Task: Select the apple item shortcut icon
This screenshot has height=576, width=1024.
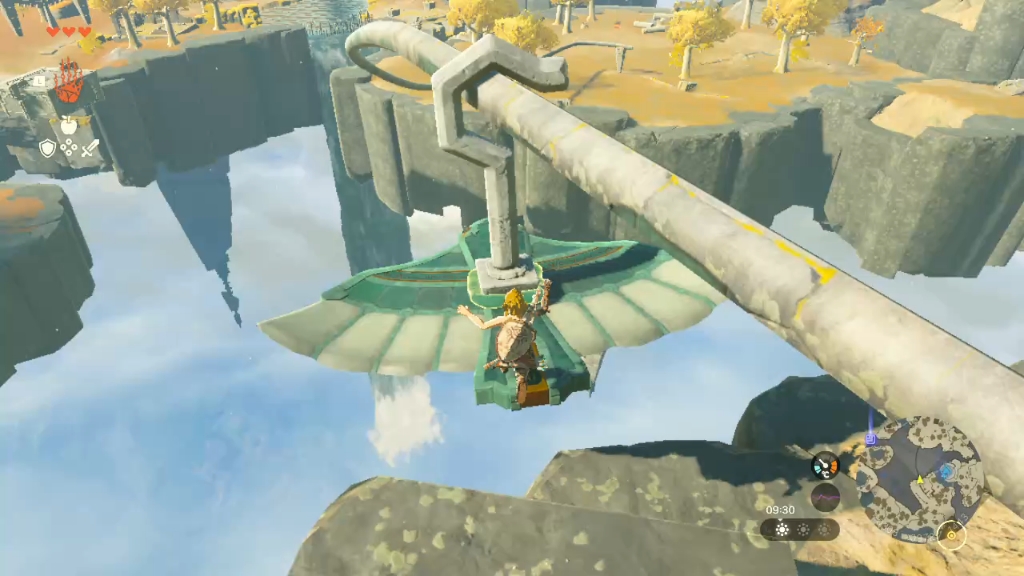Action: [x=69, y=127]
